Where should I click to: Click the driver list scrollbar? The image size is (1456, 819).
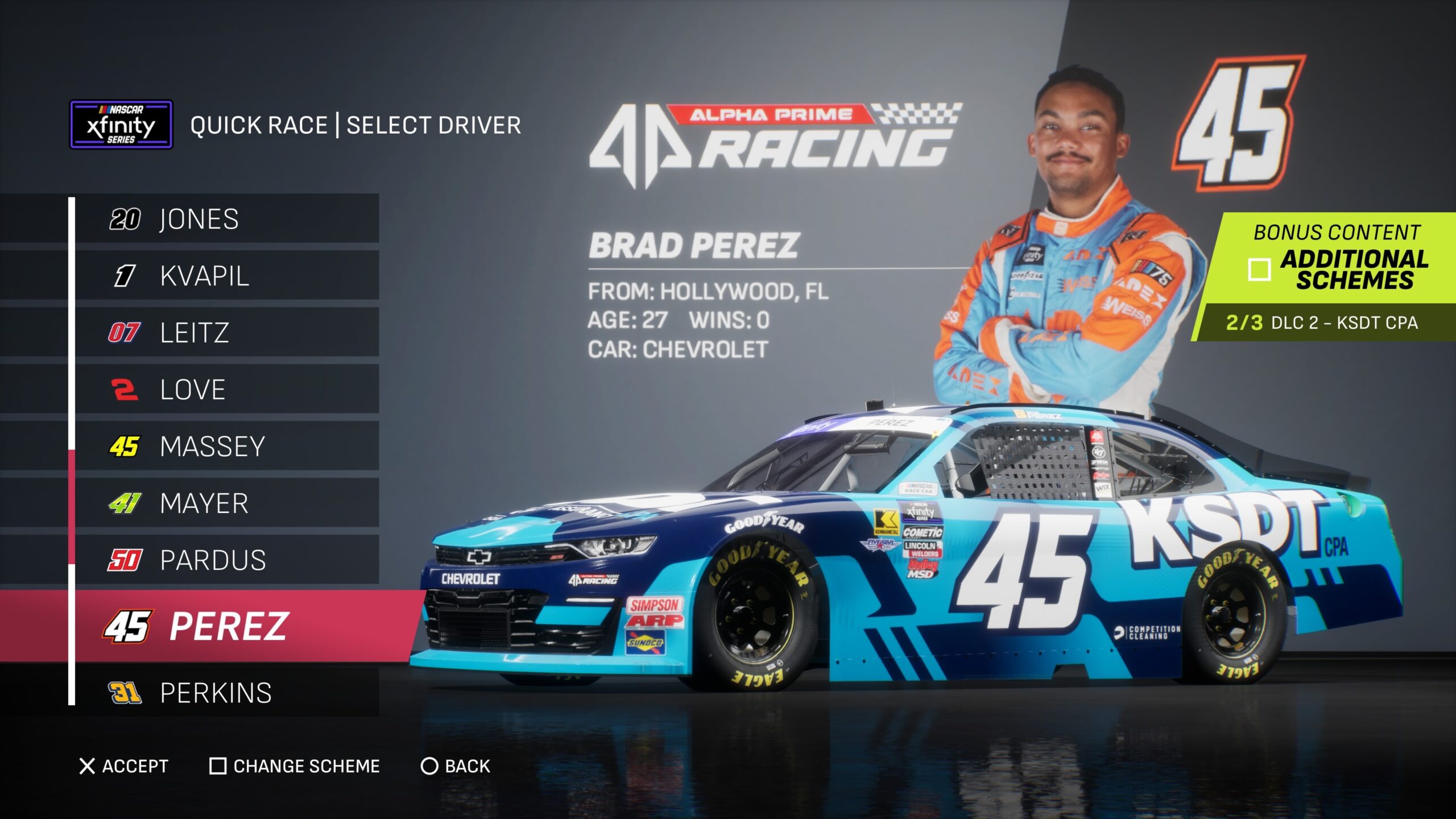point(72,506)
